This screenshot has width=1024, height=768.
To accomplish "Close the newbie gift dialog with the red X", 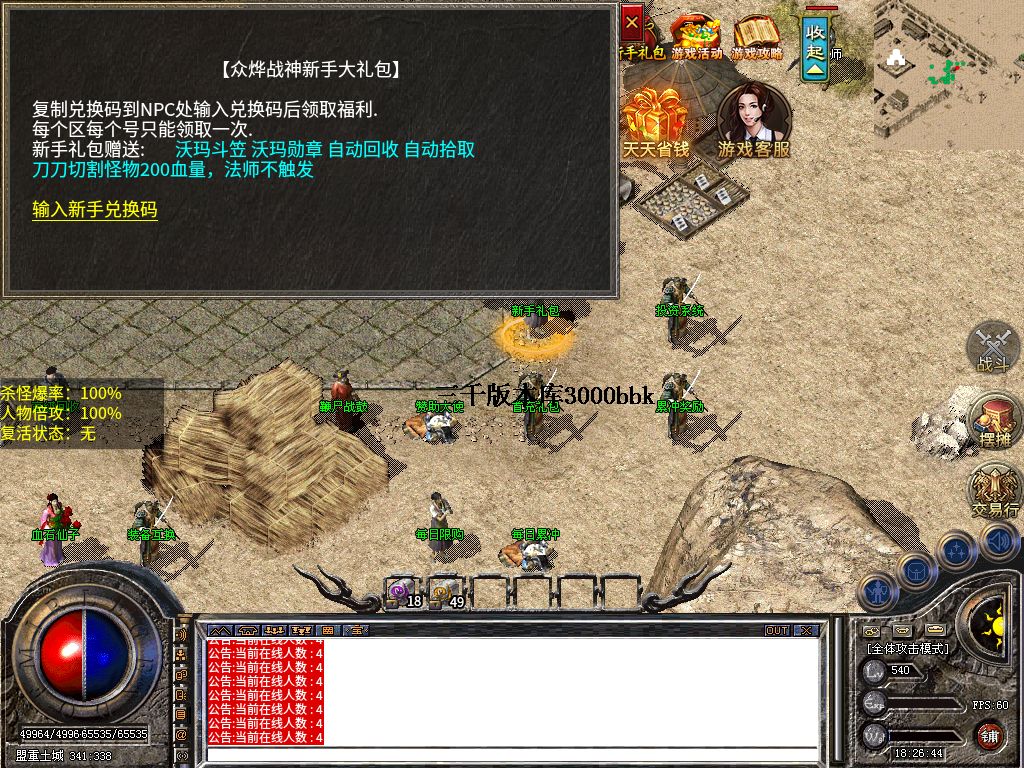I will point(632,21).
